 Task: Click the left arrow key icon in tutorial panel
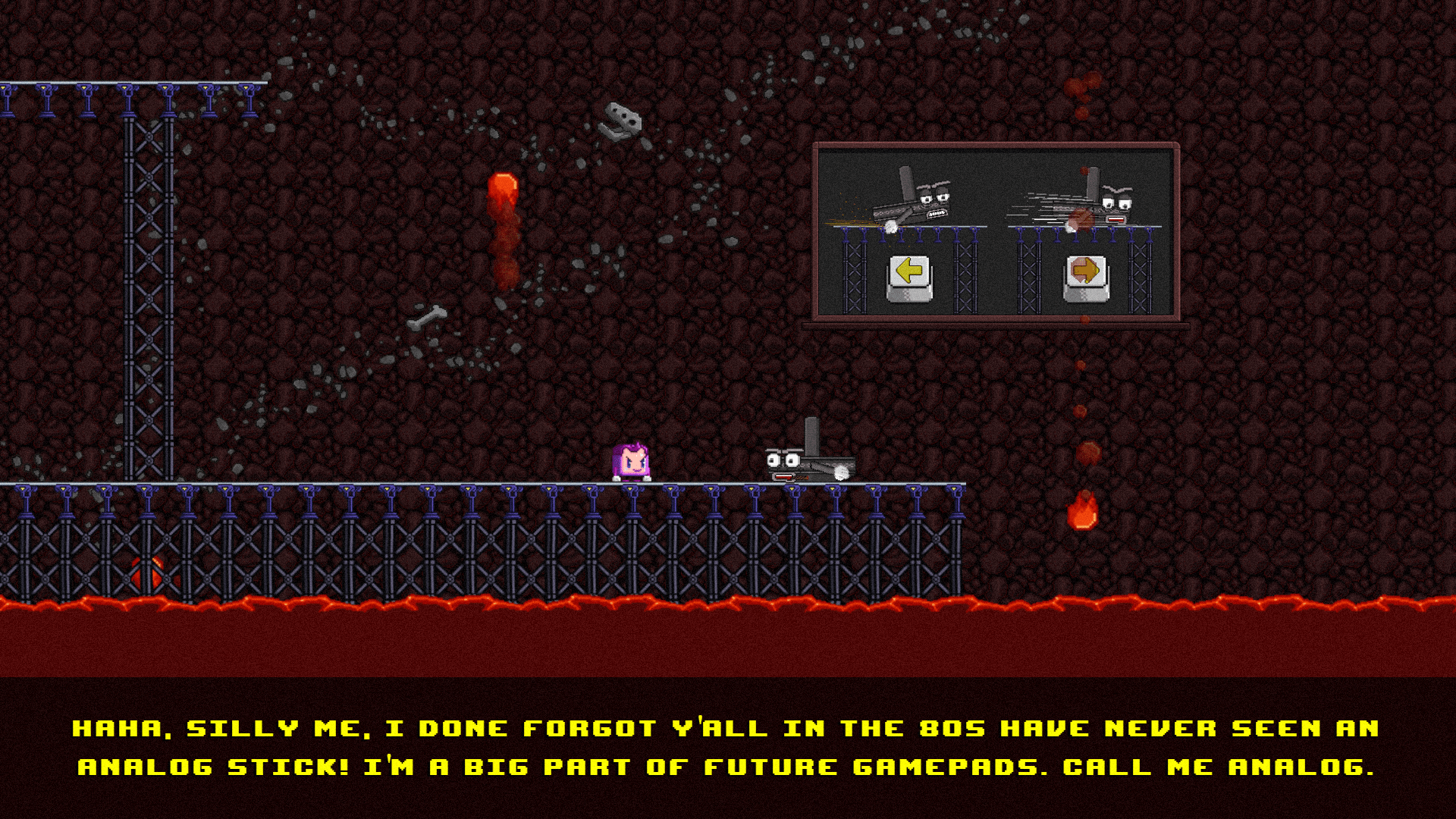tap(909, 271)
